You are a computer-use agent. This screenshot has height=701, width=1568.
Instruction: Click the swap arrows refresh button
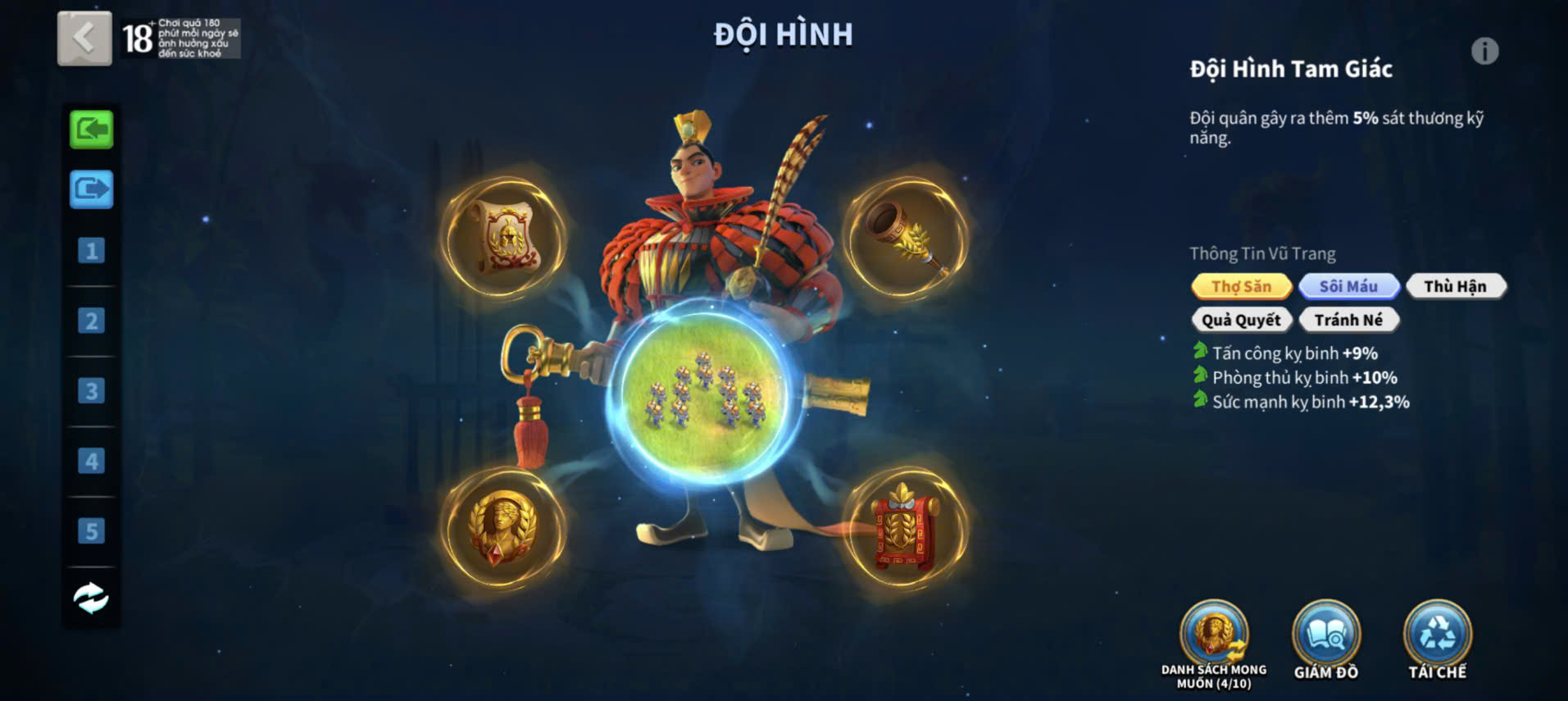point(91,598)
